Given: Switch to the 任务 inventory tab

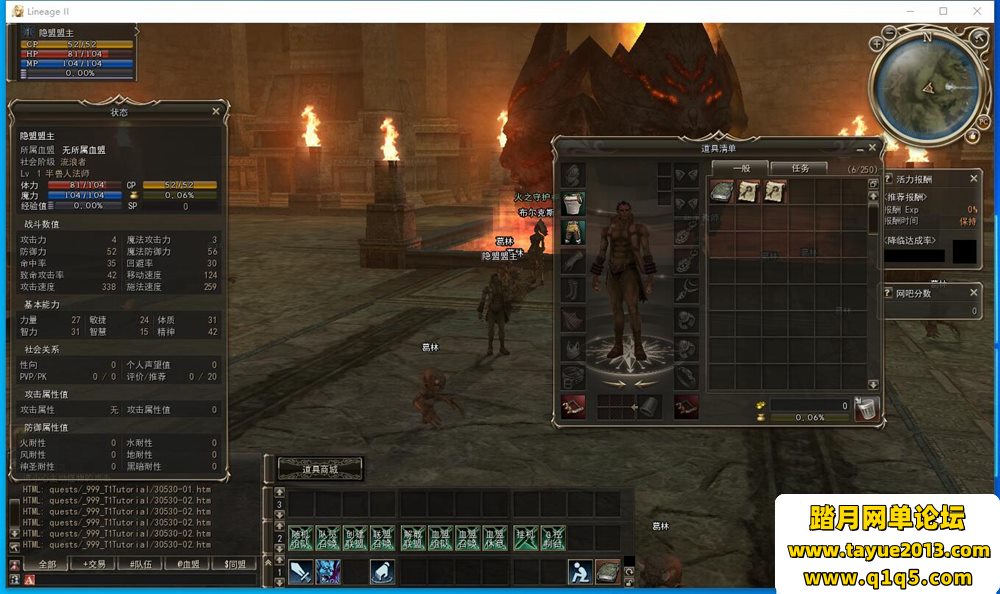Looking at the screenshot, I should click(x=799, y=168).
